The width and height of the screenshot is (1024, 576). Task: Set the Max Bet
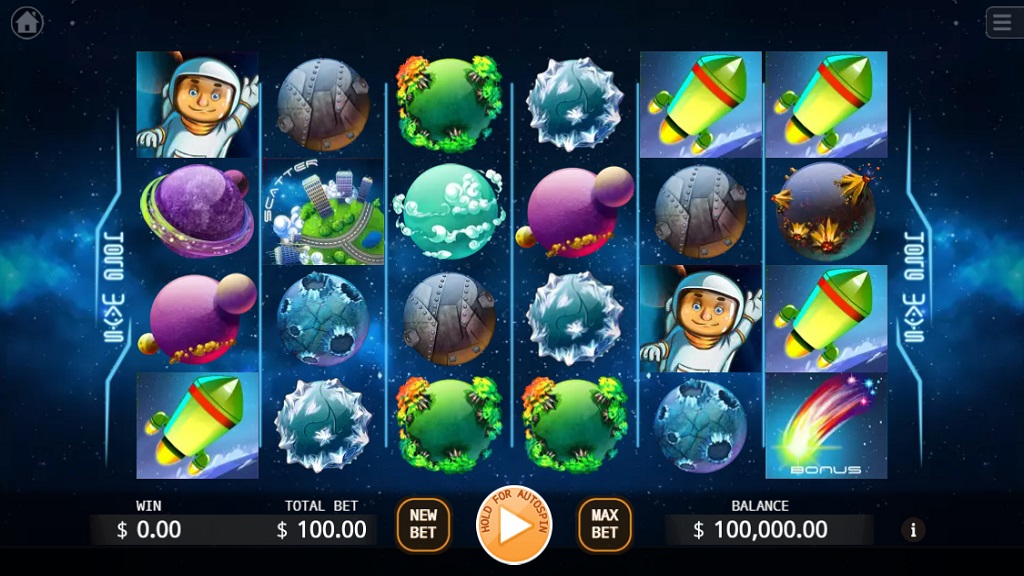[x=604, y=525]
